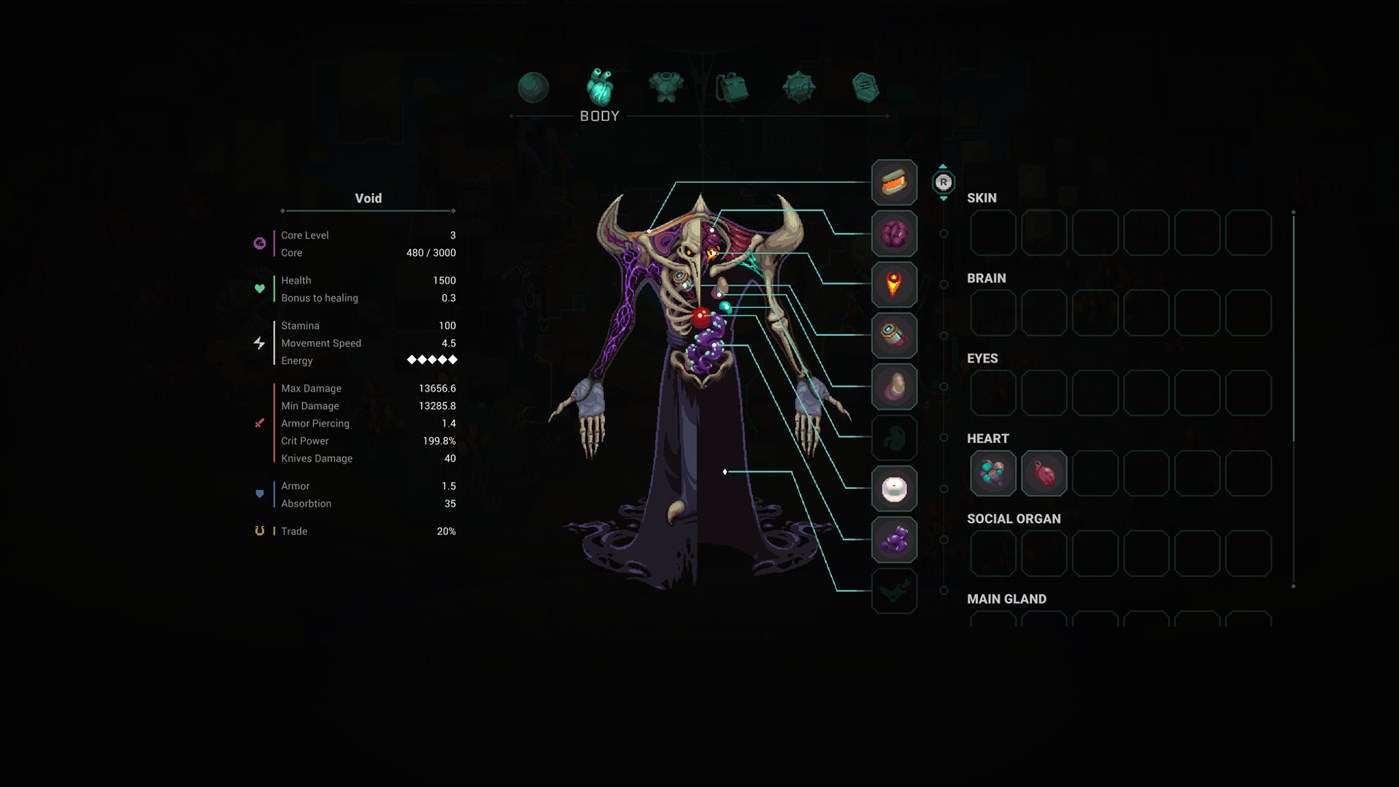Open the backpack inventory tab icon

[732, 87]
